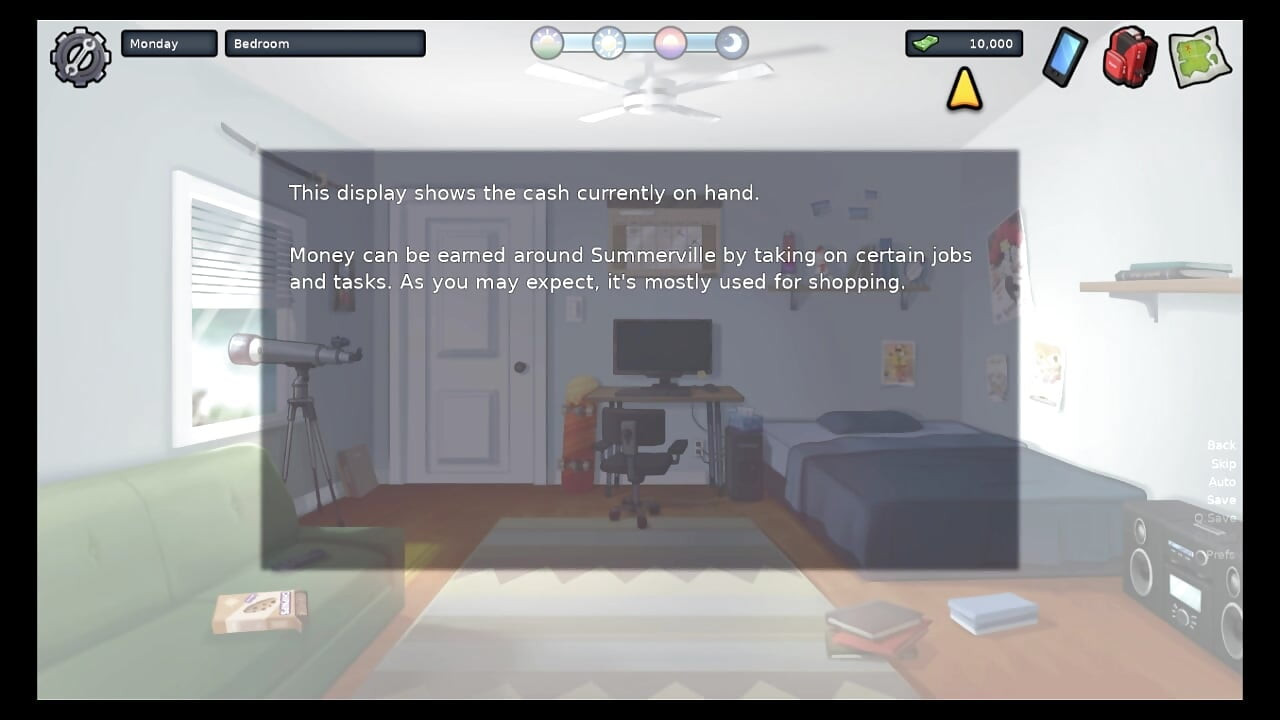This screenshot has width=1280, height=720.
Task: Open the Summerville map icon
Action: click(1199, 57)
